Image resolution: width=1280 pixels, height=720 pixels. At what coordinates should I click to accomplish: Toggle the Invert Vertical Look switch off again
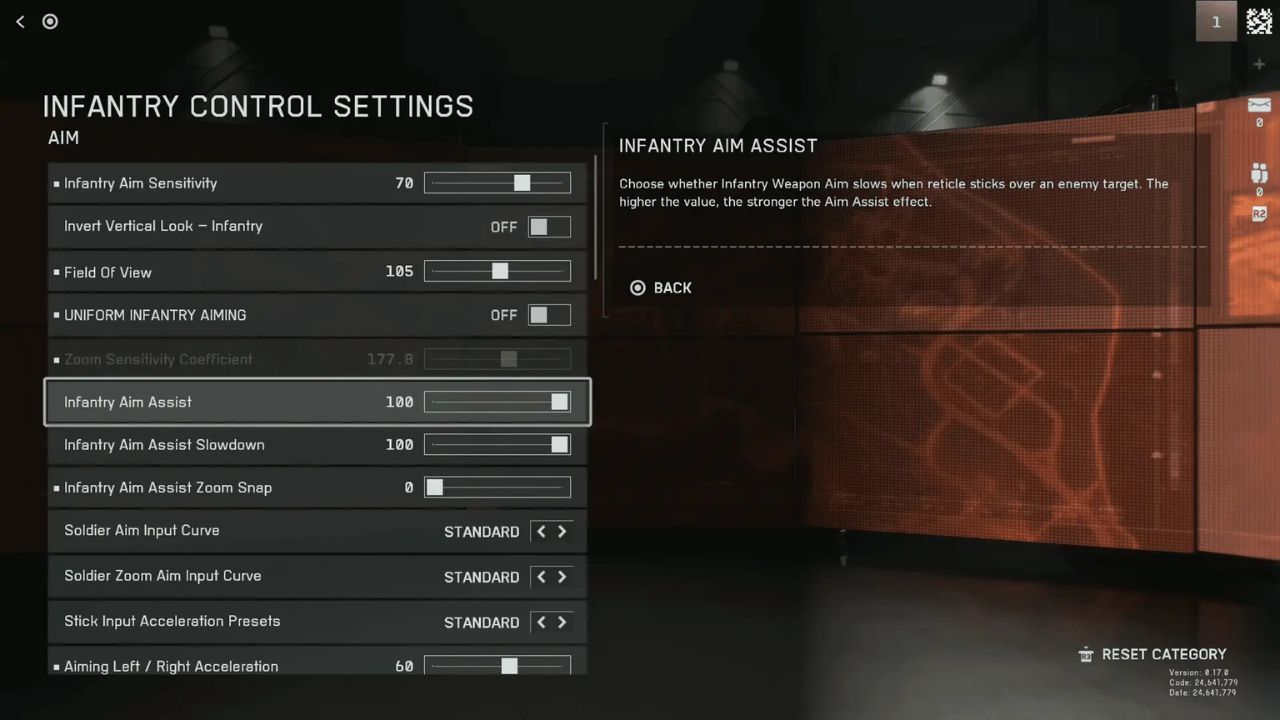pos(549,227)
